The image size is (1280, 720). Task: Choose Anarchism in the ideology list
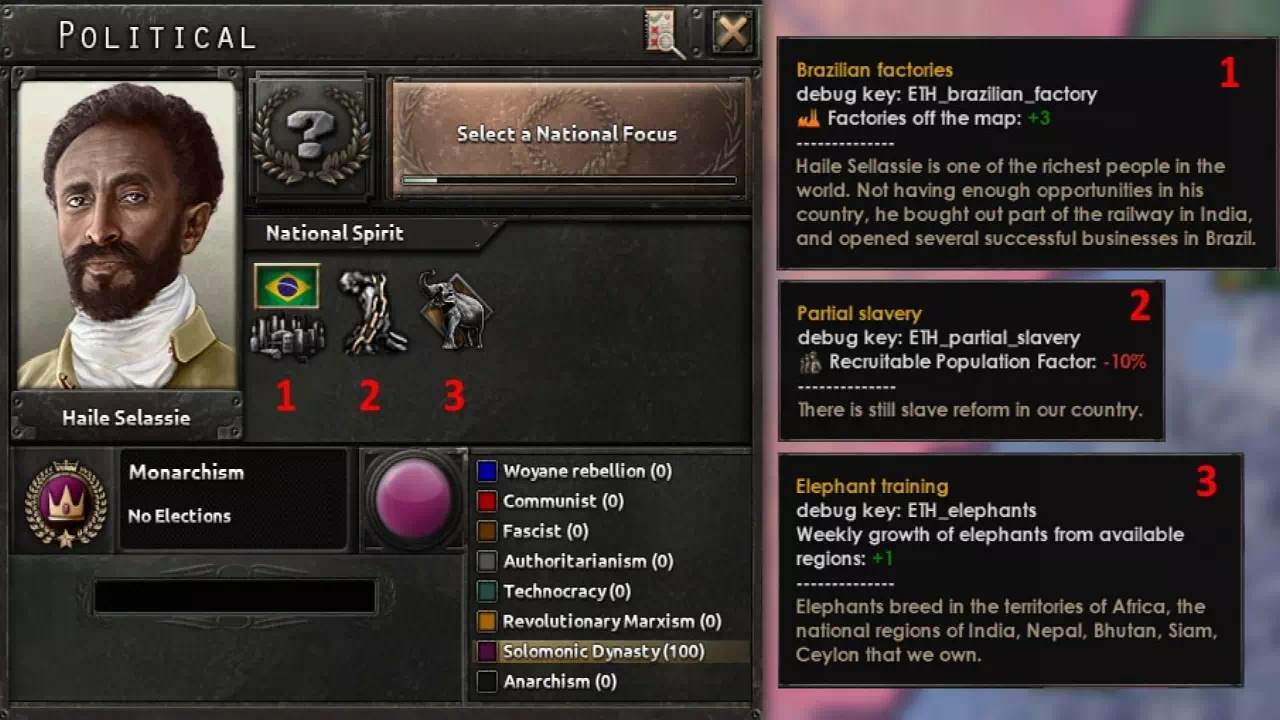pos(559,681)
